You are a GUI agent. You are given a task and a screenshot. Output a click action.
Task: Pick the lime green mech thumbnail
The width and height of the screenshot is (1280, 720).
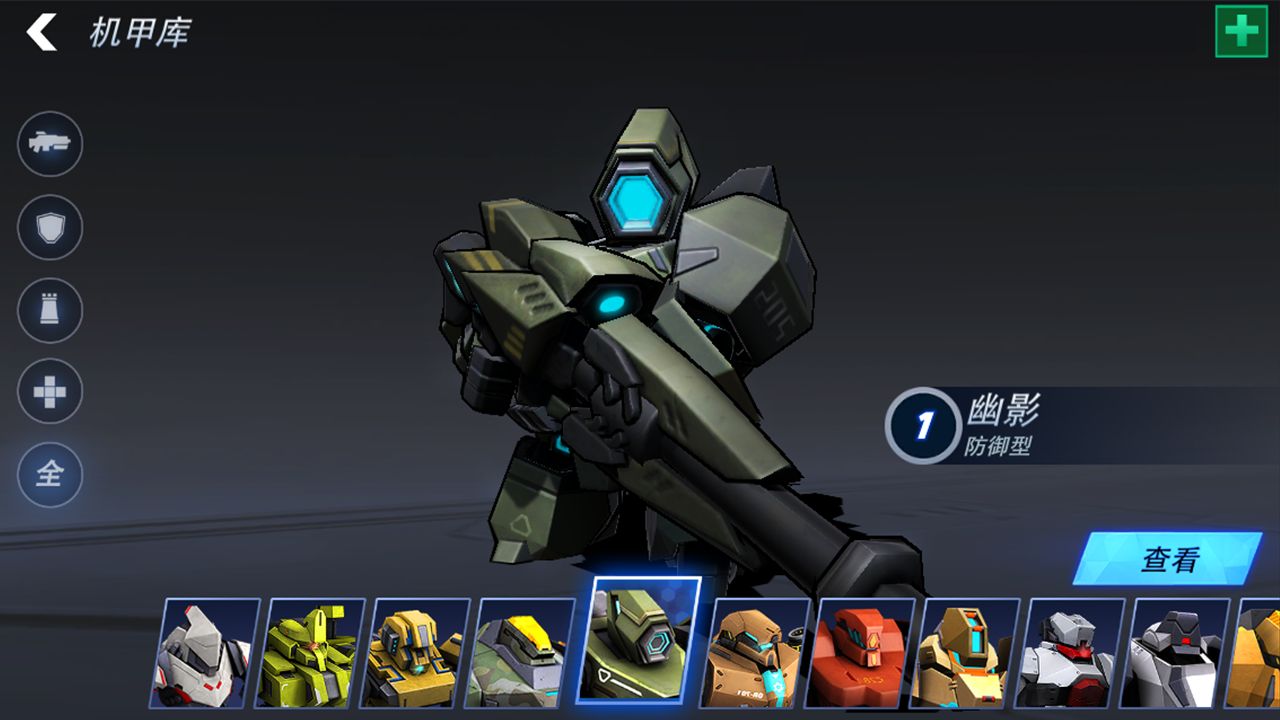tap(313, 653)
